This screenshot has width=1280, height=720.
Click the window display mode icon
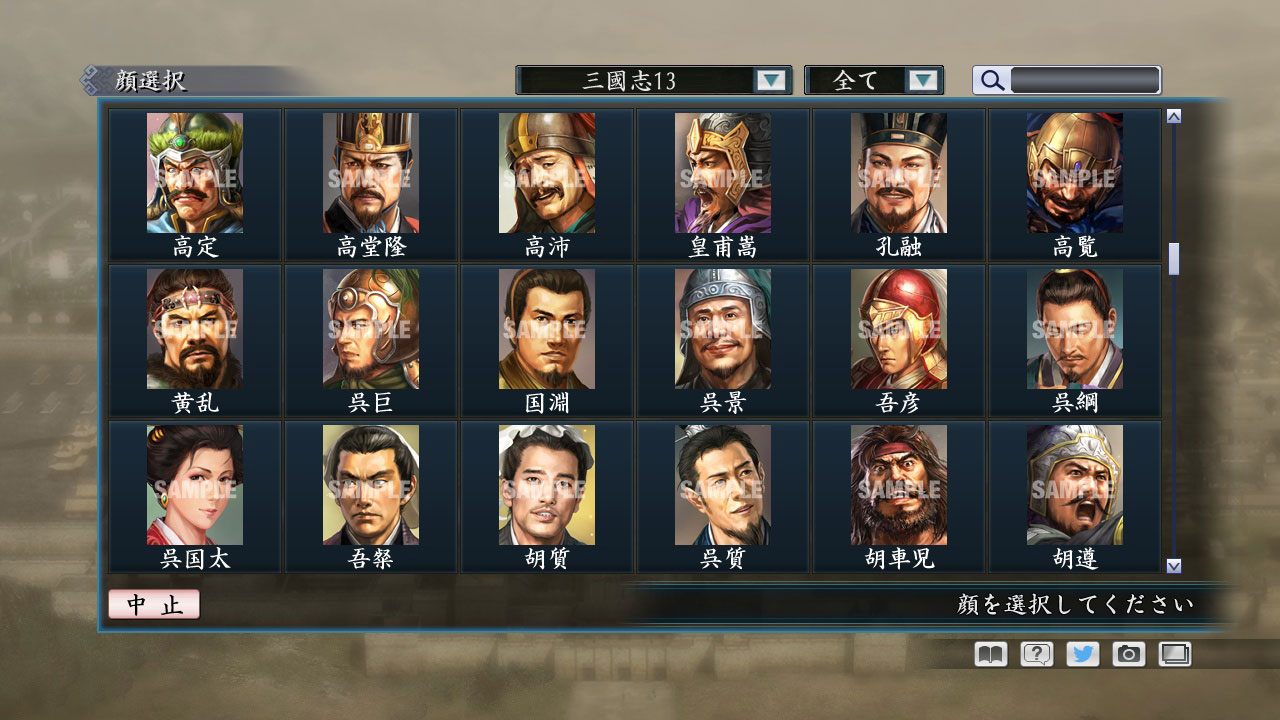point(1175,654)
